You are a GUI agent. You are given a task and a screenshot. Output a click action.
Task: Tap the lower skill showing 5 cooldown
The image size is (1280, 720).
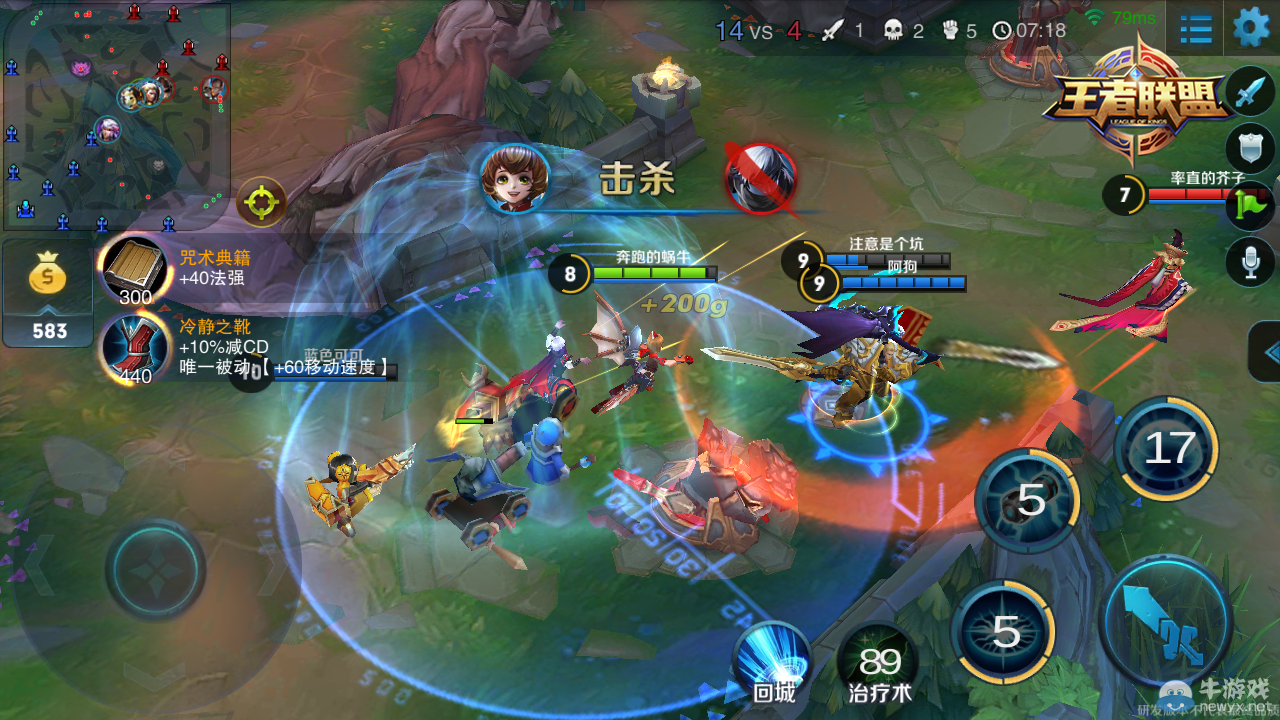pos(1008,630)
